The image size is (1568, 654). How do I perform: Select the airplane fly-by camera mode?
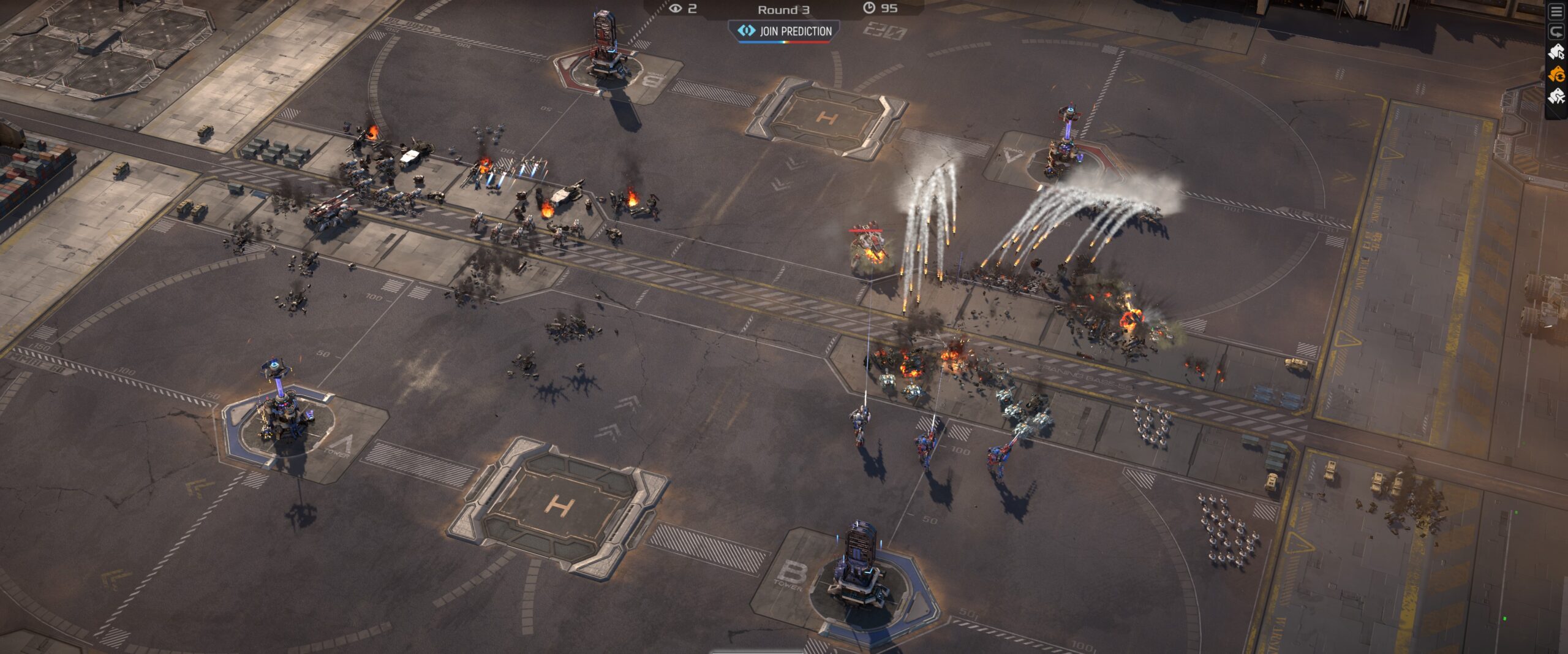1556,96
